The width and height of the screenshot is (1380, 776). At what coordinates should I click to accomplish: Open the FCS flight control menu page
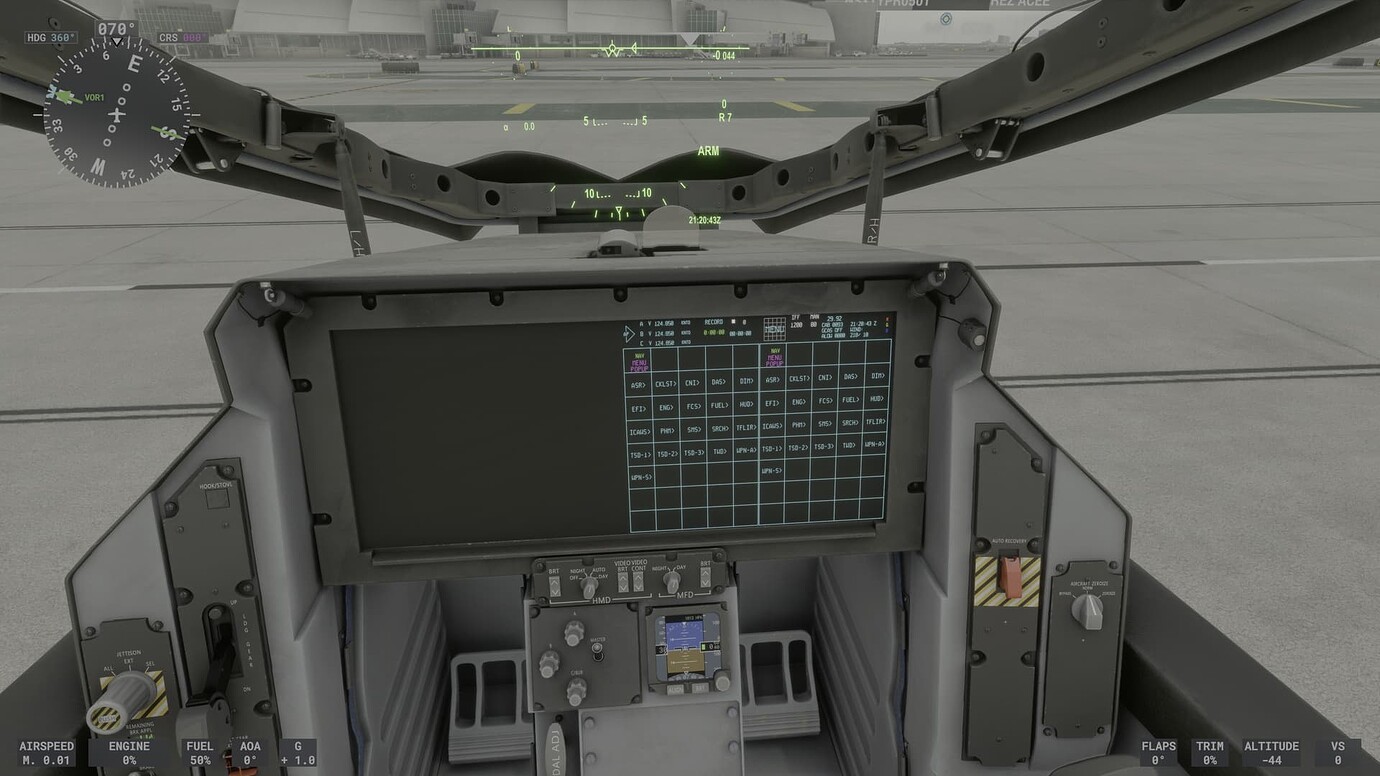click(693, 406)
